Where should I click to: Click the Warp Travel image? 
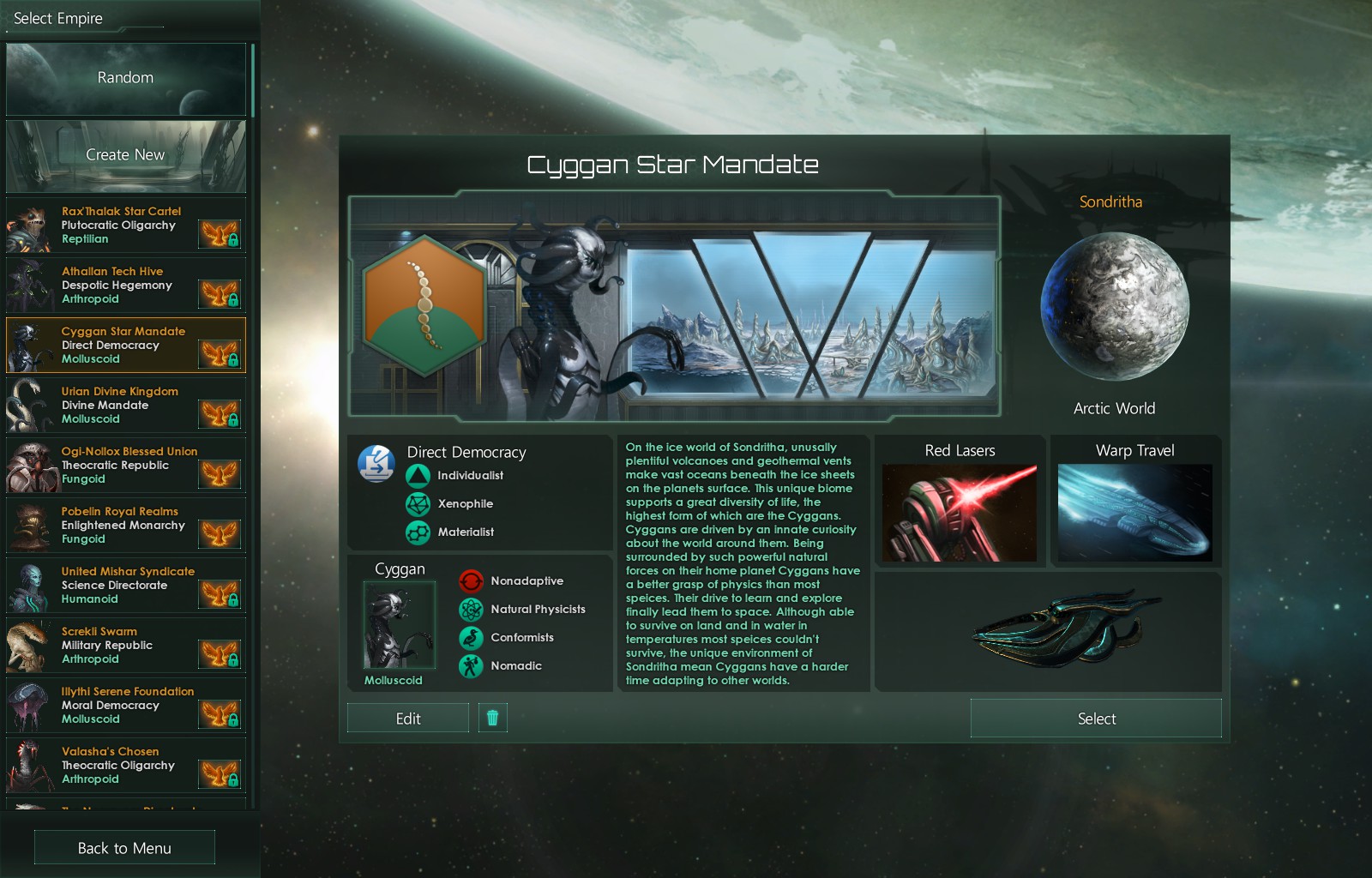[x=1134, y=513]
